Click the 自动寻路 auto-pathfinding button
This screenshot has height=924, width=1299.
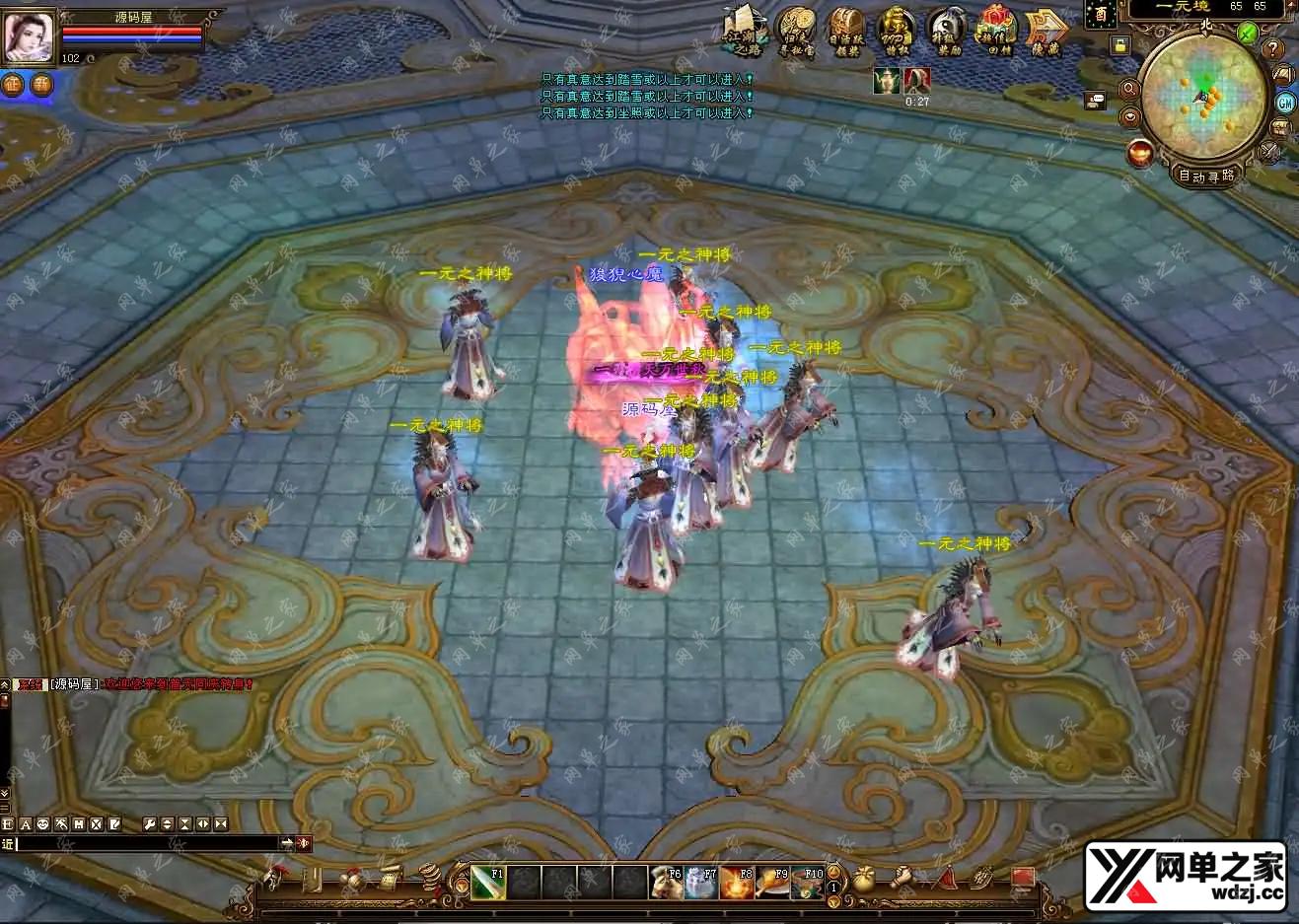click(x=1205, y=176)
